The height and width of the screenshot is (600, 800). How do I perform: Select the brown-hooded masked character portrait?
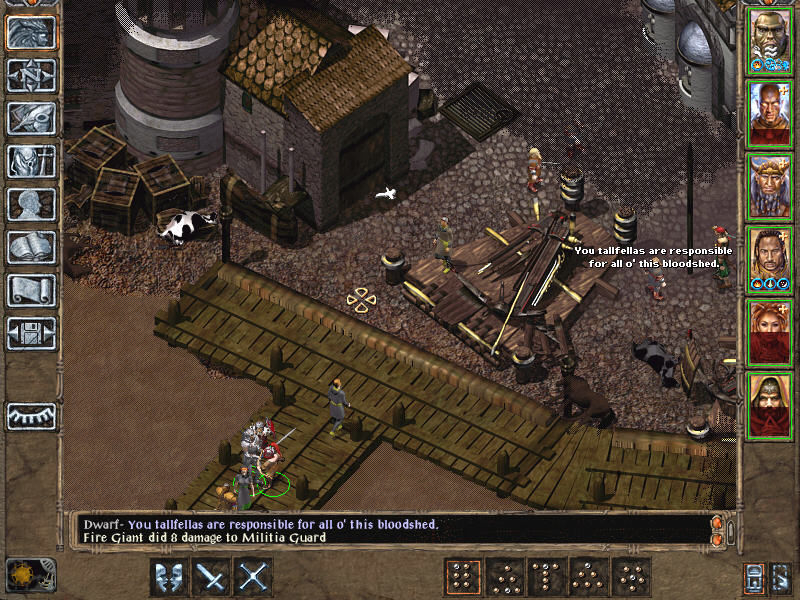coord(770,404)
